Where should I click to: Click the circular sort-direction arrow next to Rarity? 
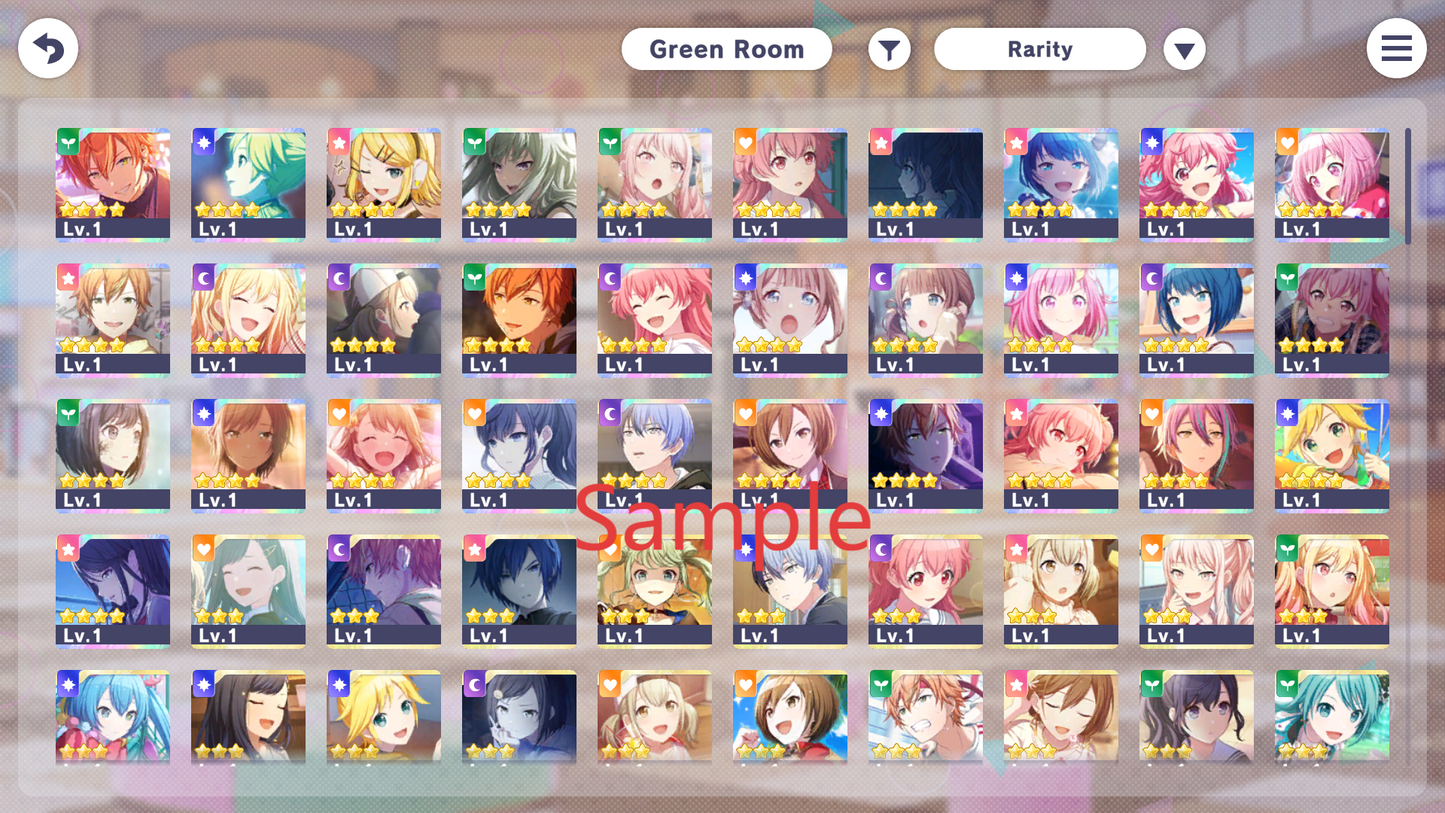pos(1184,48)
